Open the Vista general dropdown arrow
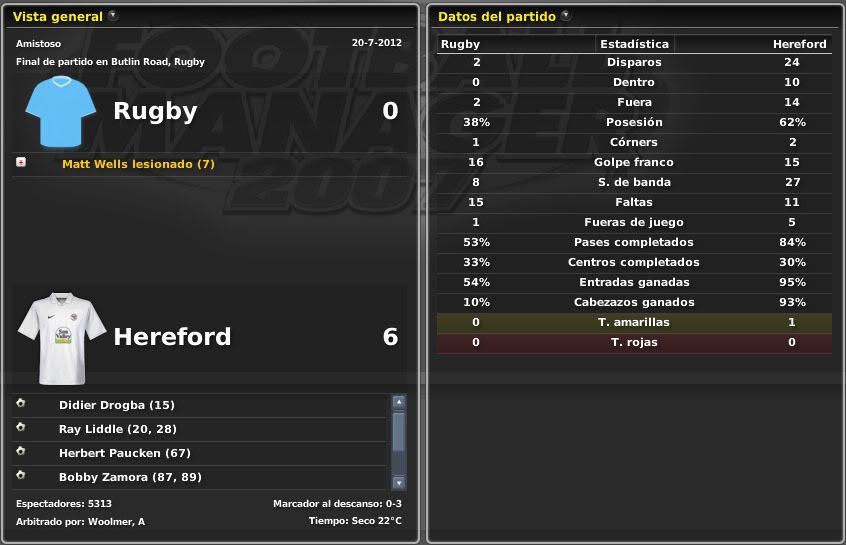Viewport: 846px width, 545px height. point(112,16)
